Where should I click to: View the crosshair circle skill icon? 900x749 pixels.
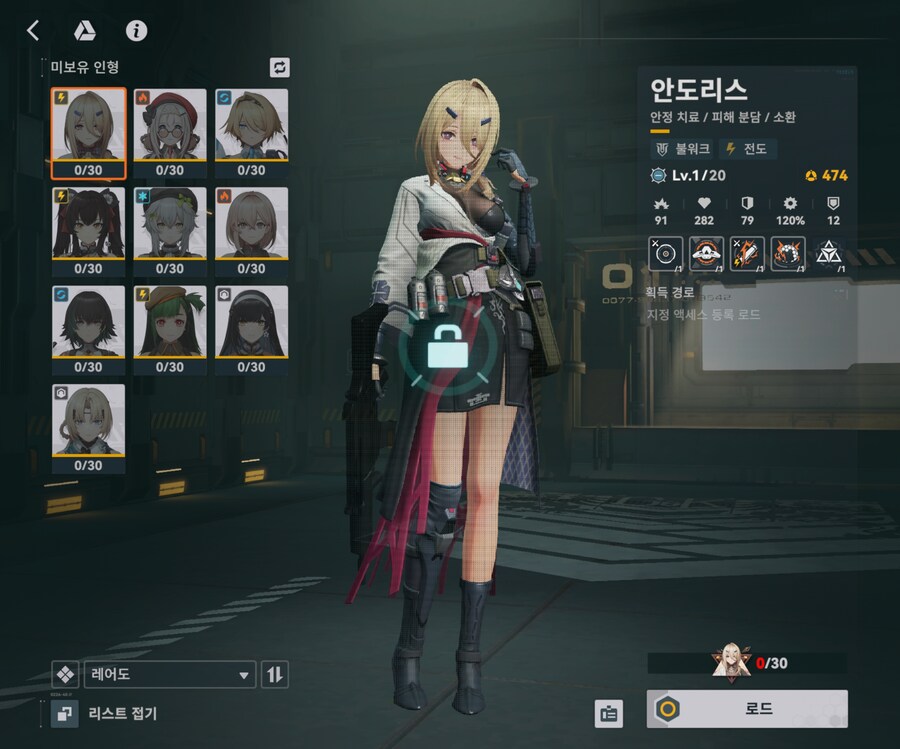(x=667, y=254)
